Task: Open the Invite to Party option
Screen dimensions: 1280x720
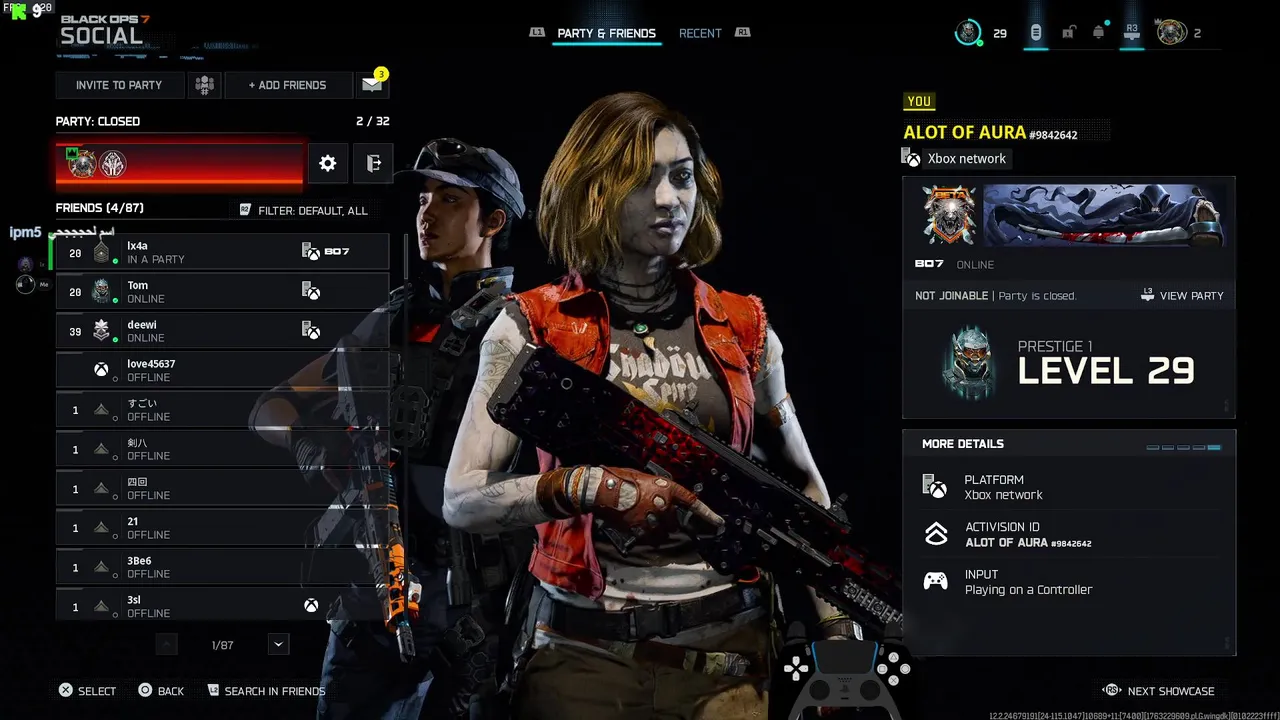Action: tap(120, 85)
